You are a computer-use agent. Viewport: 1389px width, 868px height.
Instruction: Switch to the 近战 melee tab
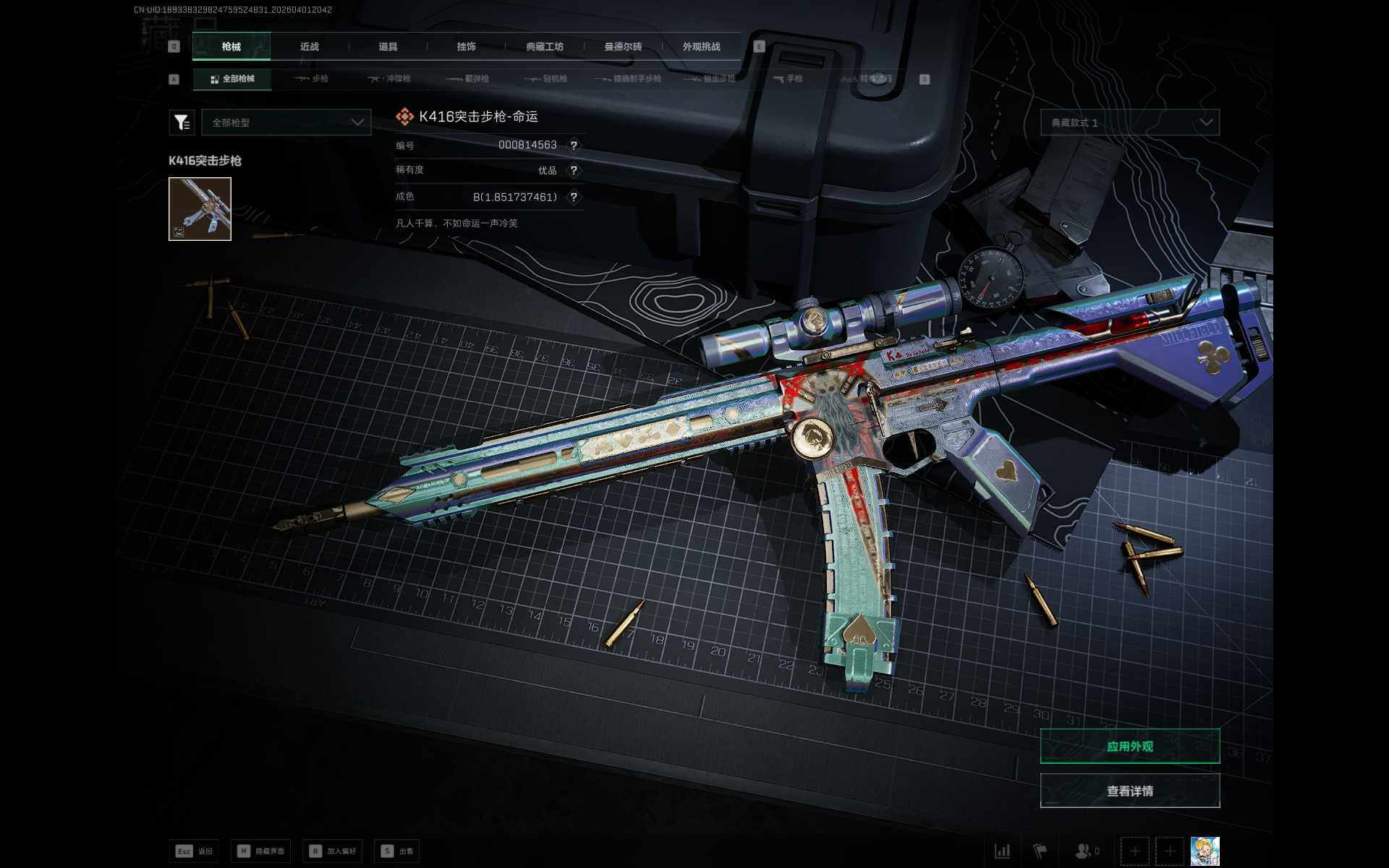click(310, 46)
